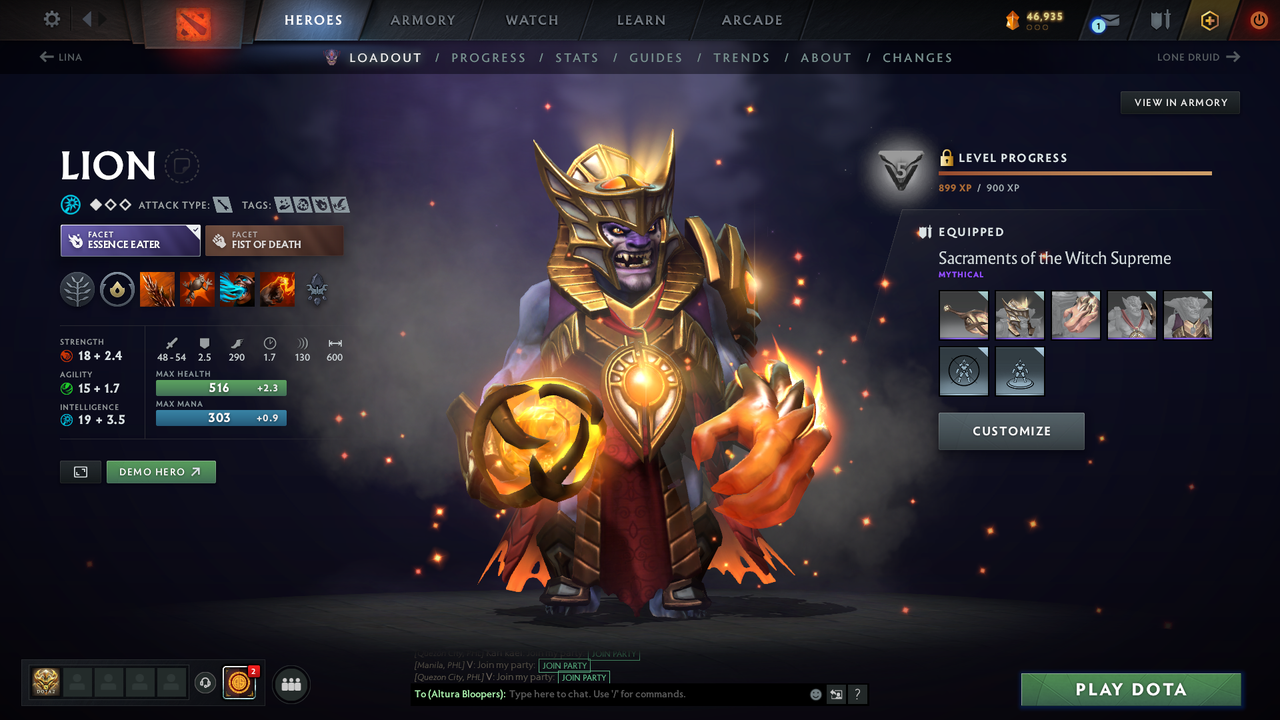Open the notifications envelope icon

pyautogui.click(x=1105, y=20)
